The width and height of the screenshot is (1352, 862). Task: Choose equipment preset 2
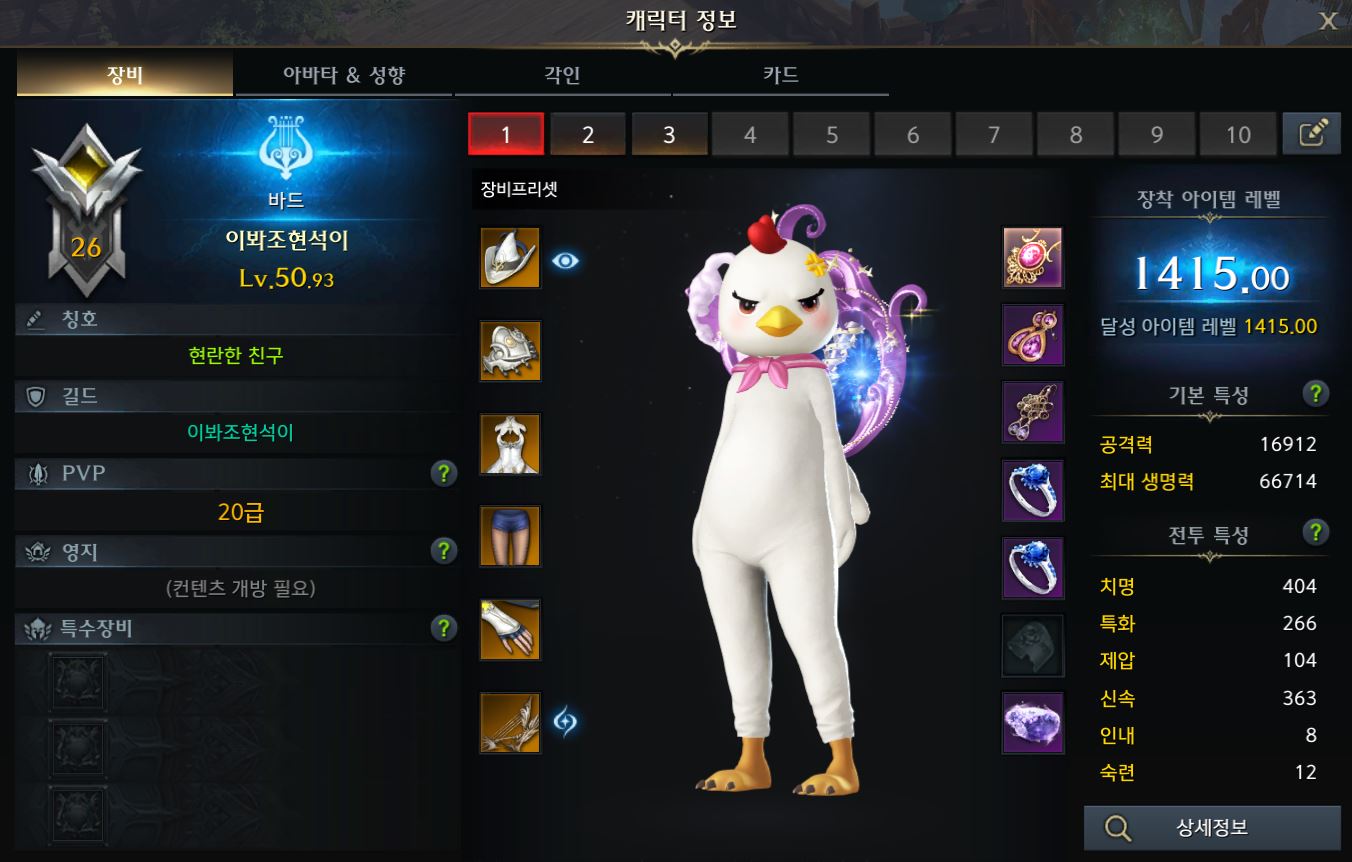tap(588, 134)
